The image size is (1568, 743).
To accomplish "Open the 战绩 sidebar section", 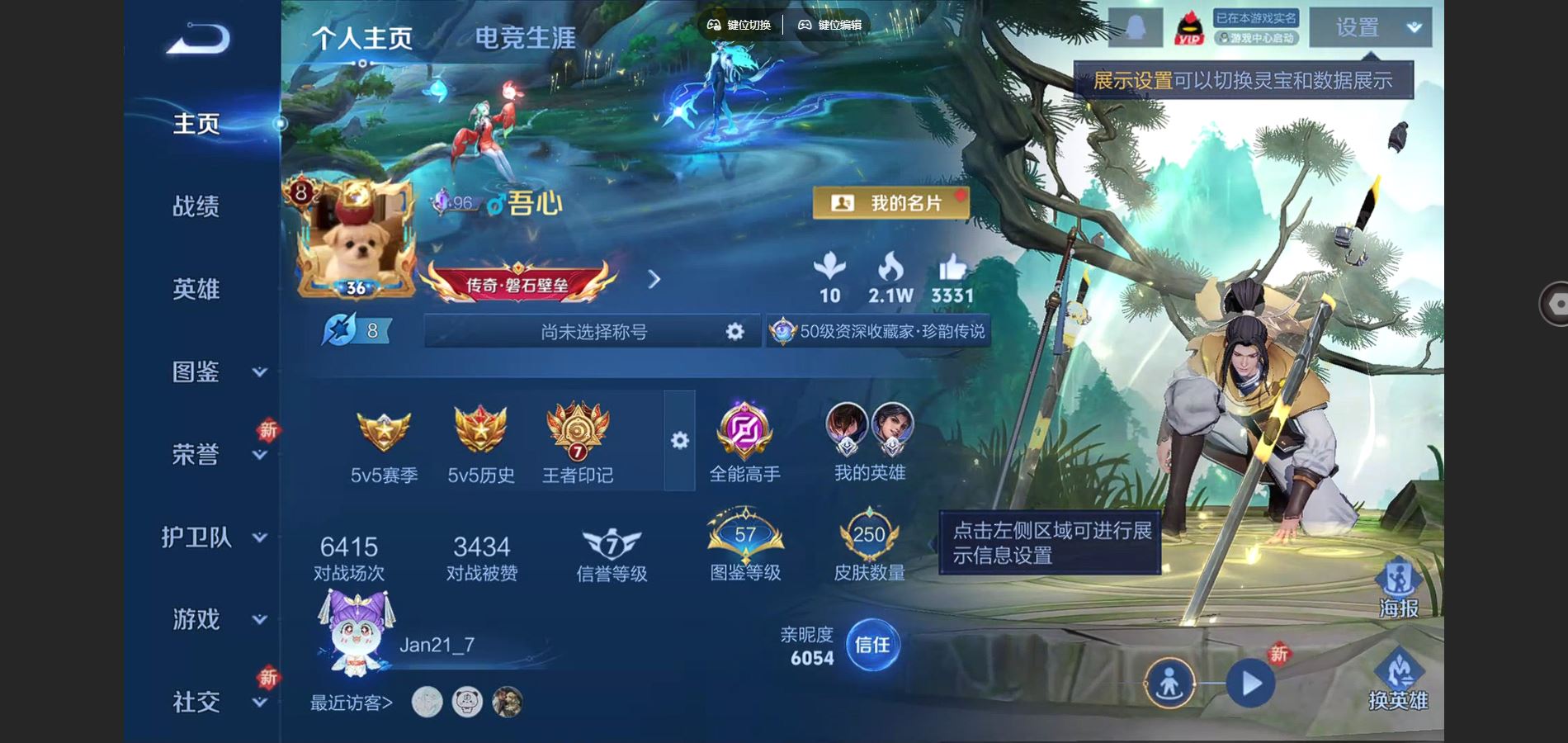I will pos(196,206).
